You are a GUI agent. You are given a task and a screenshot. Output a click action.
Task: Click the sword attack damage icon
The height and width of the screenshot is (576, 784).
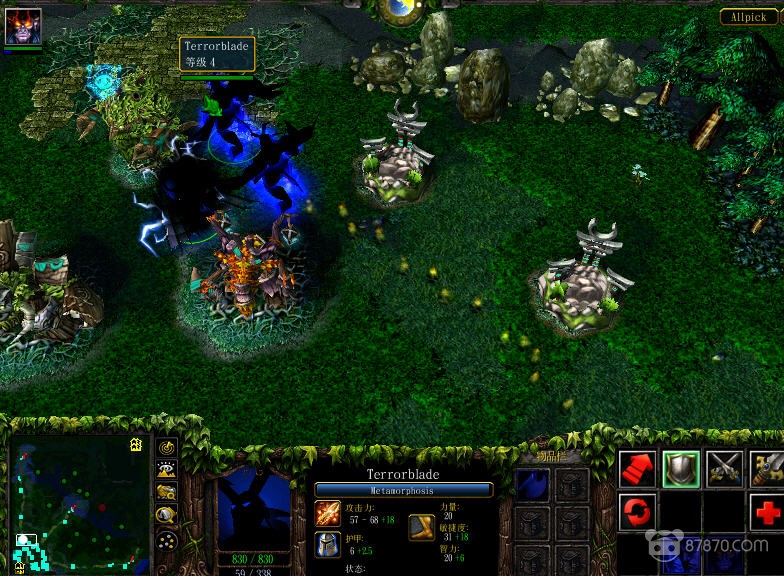tap(328, 513)
